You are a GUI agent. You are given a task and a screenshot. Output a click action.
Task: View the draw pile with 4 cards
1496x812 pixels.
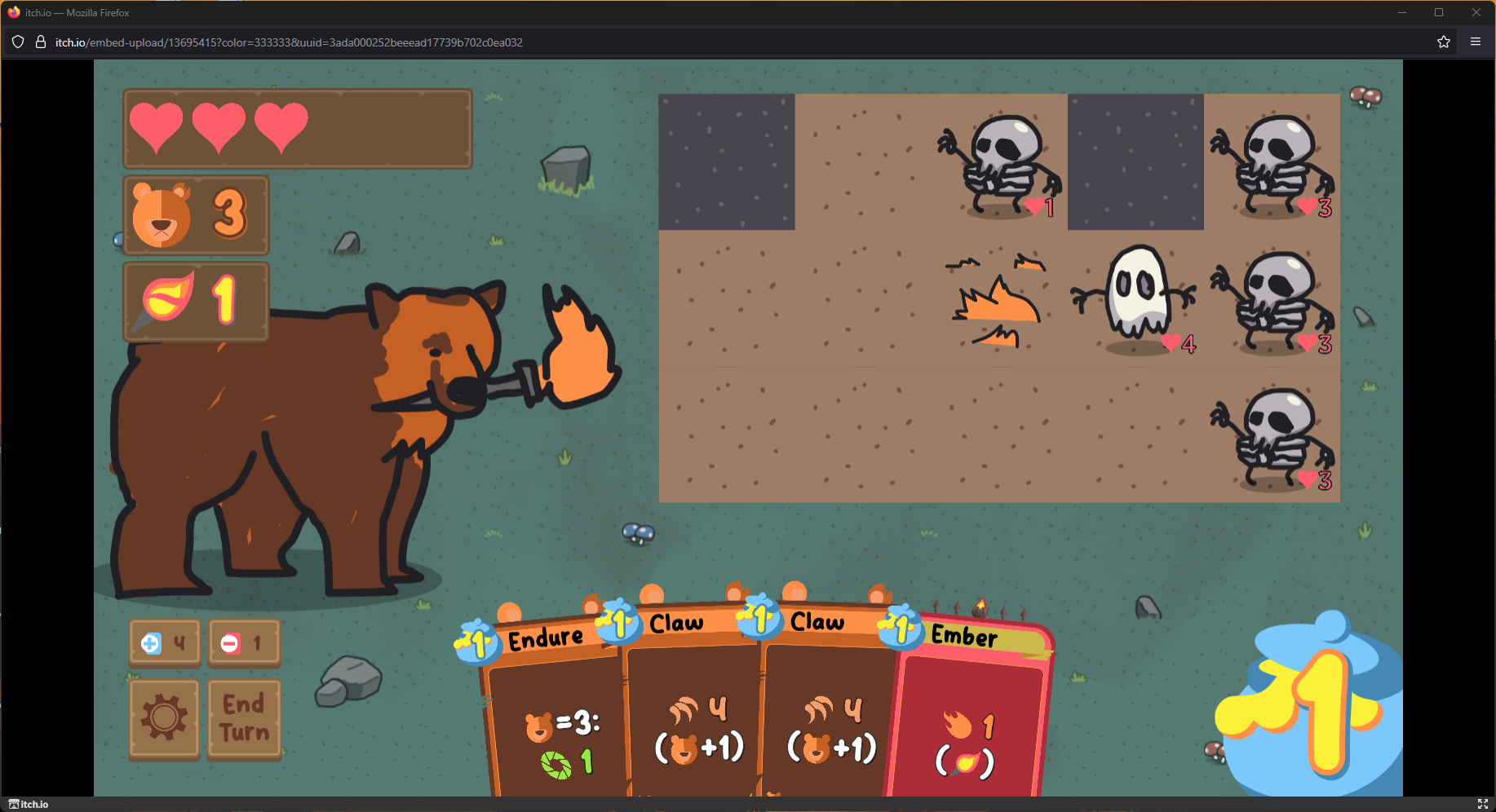point(164,643)
